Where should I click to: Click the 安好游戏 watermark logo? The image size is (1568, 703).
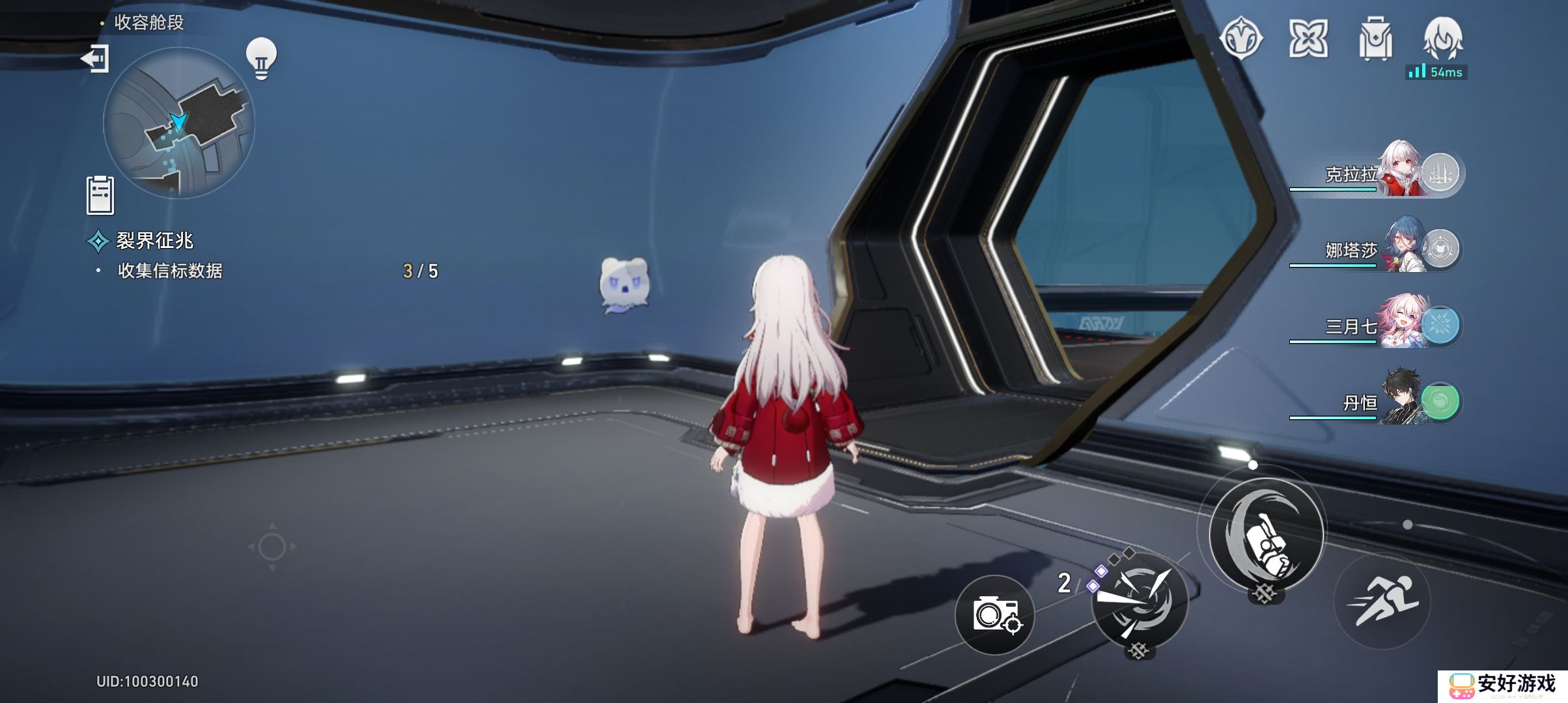point(1503,685)
